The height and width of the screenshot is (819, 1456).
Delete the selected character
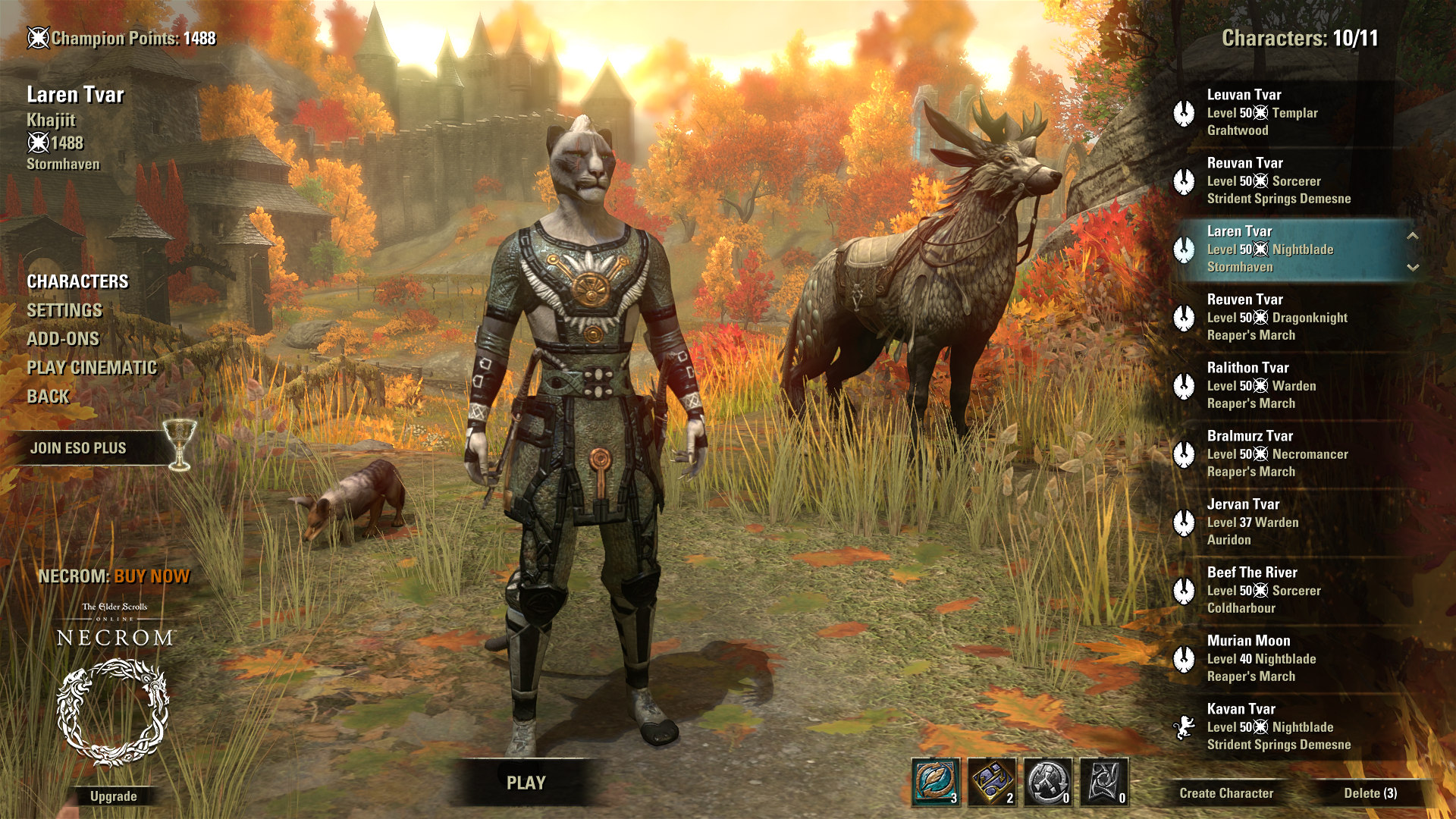click(x=1370, y=793)
